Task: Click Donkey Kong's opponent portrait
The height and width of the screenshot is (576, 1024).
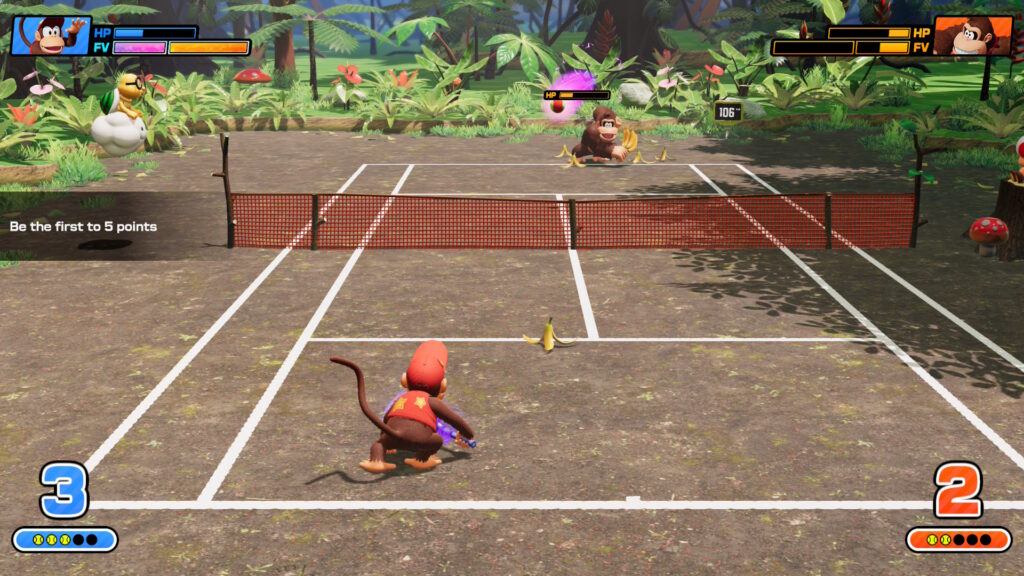Action: pyautogui.click(x=972, y=36)
